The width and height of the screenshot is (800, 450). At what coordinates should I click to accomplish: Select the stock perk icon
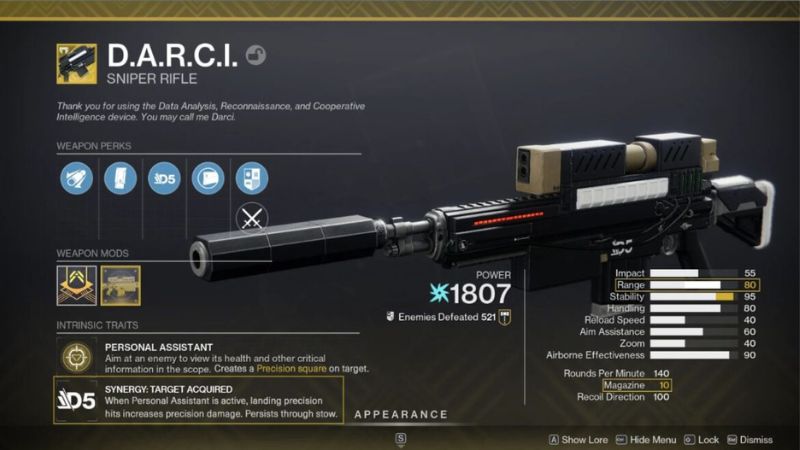207,178
